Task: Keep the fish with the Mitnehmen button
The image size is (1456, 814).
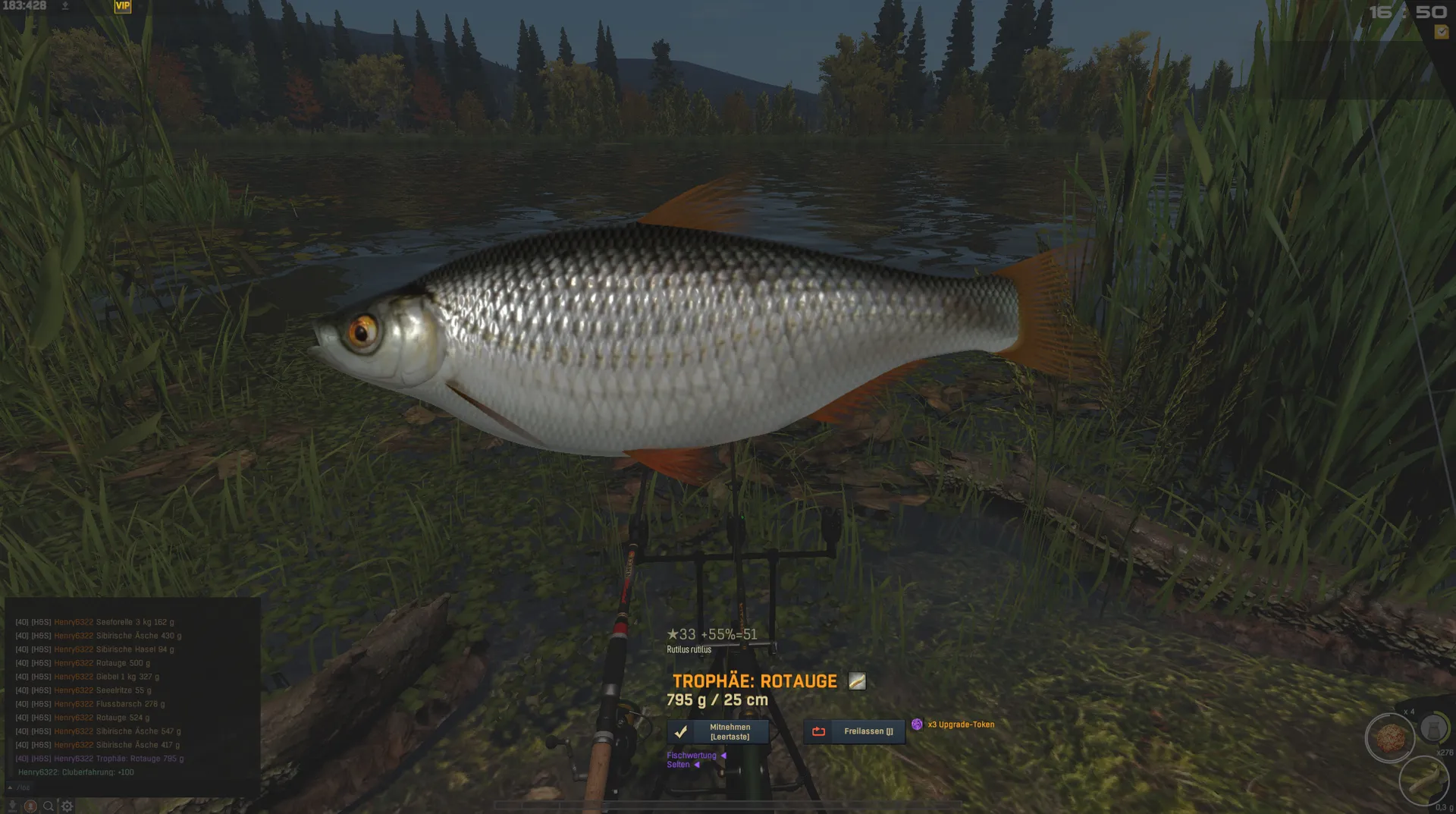Action: (717, 732)
